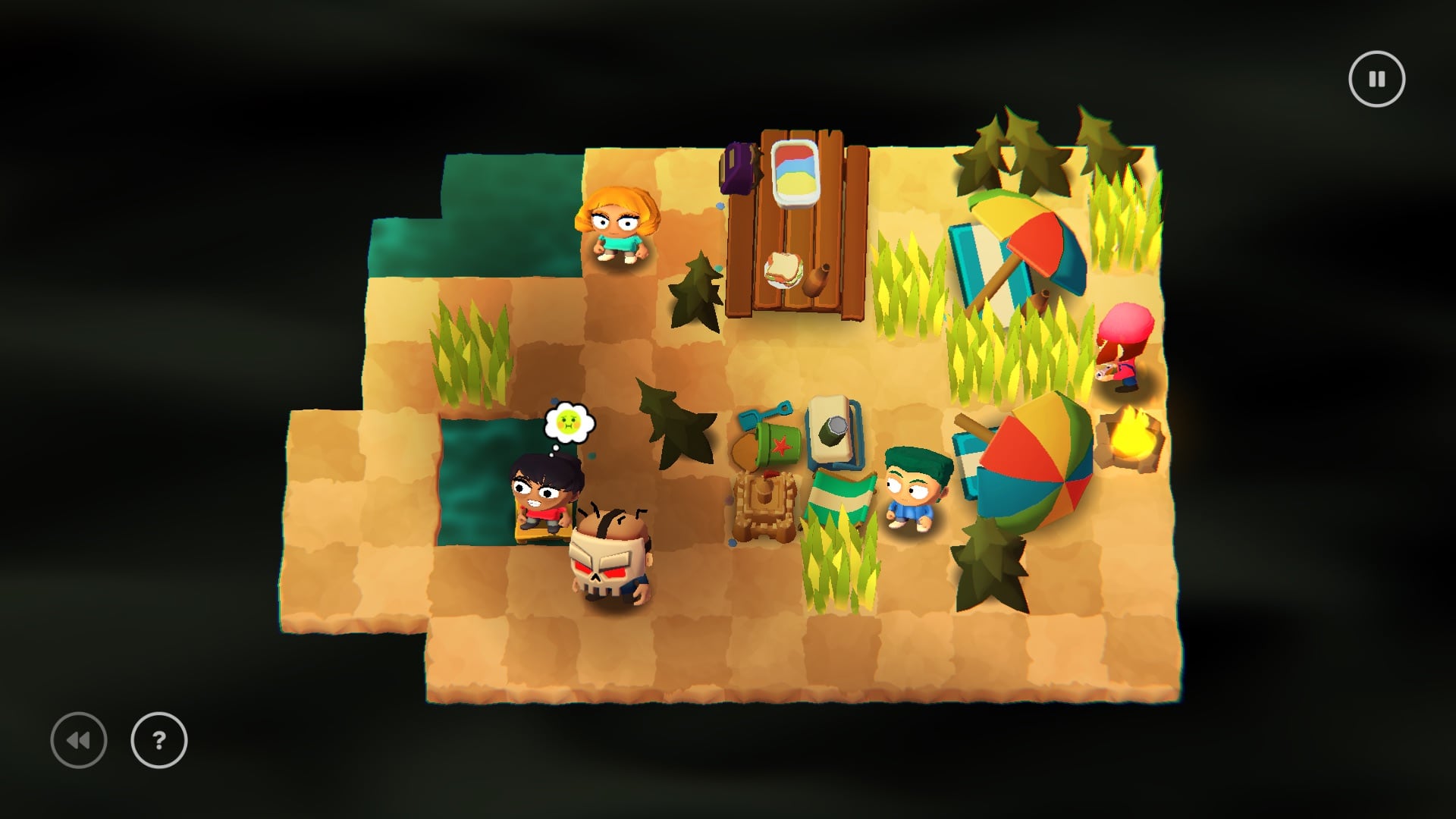Pause the game with the pause button
The width and height of the screenshot is (1456, 819).
click(x=1376, y=79)
